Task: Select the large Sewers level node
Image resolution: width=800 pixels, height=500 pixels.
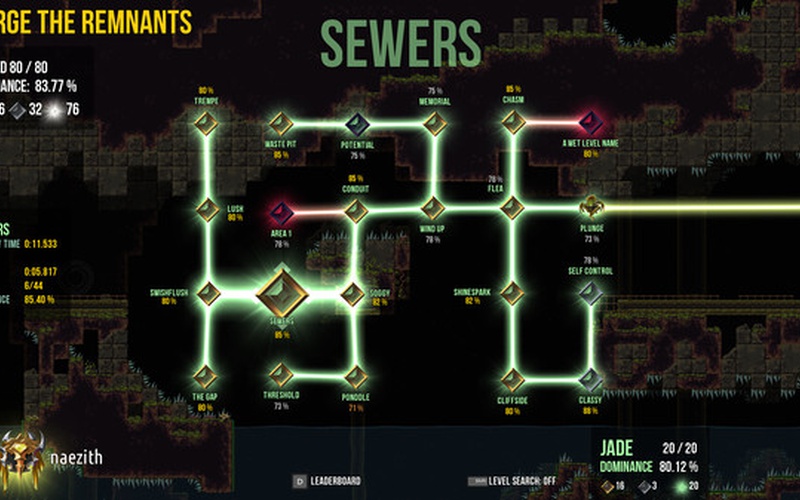Action: pyautogui.click(x=280, y=294)
